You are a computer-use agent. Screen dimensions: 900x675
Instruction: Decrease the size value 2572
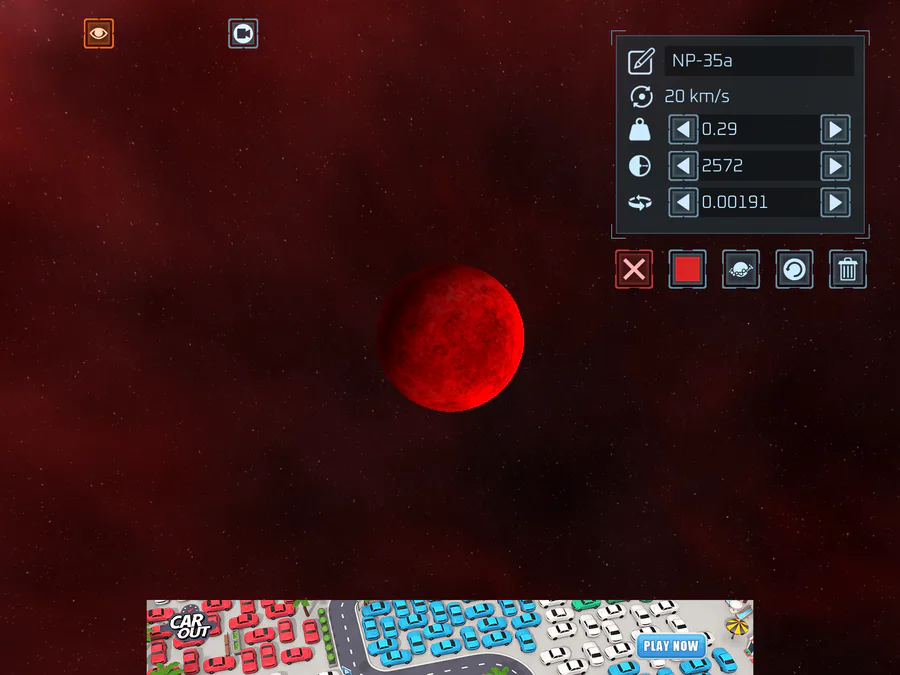point(684,166)
